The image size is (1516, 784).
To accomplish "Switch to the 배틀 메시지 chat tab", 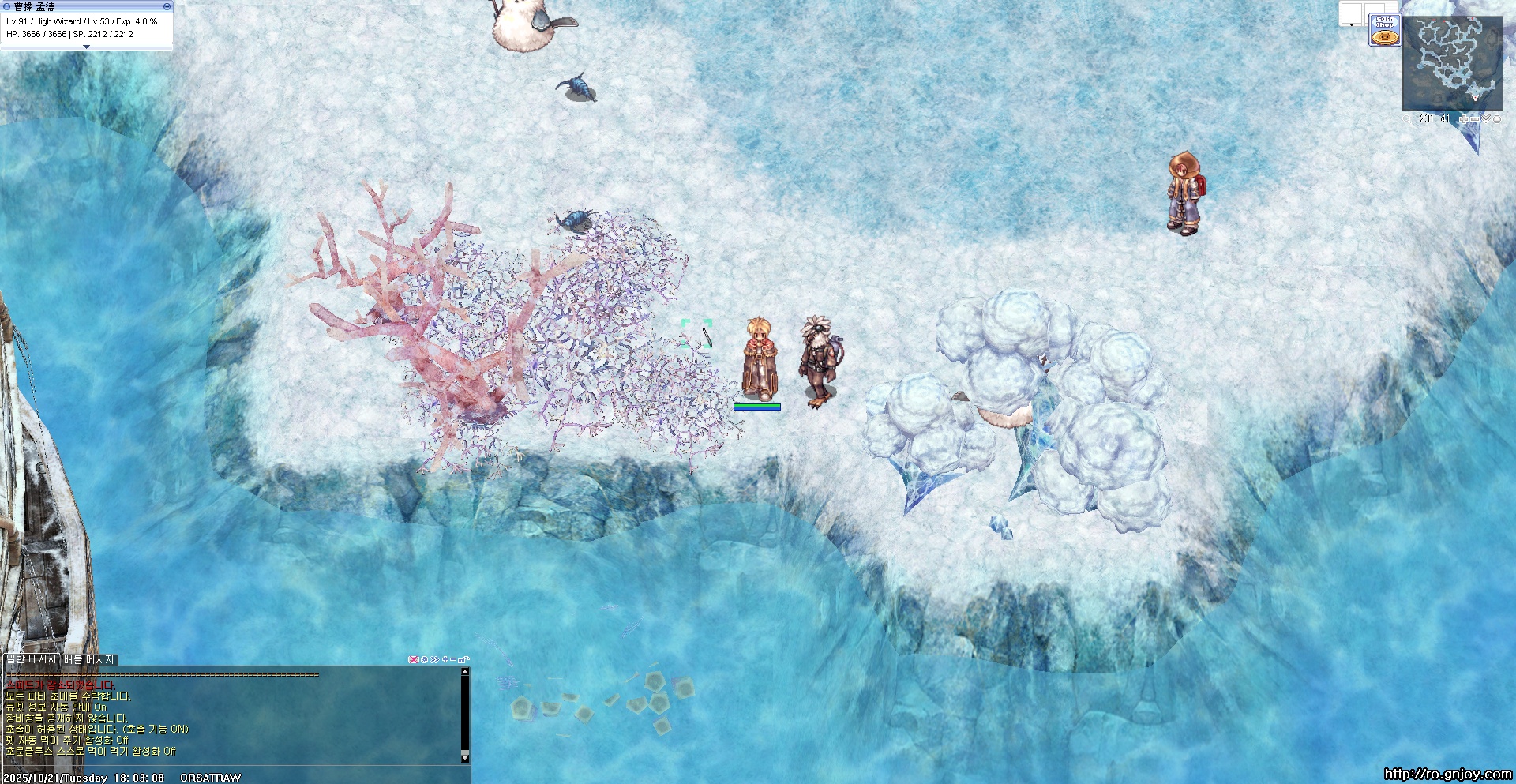I will (89, 659).
